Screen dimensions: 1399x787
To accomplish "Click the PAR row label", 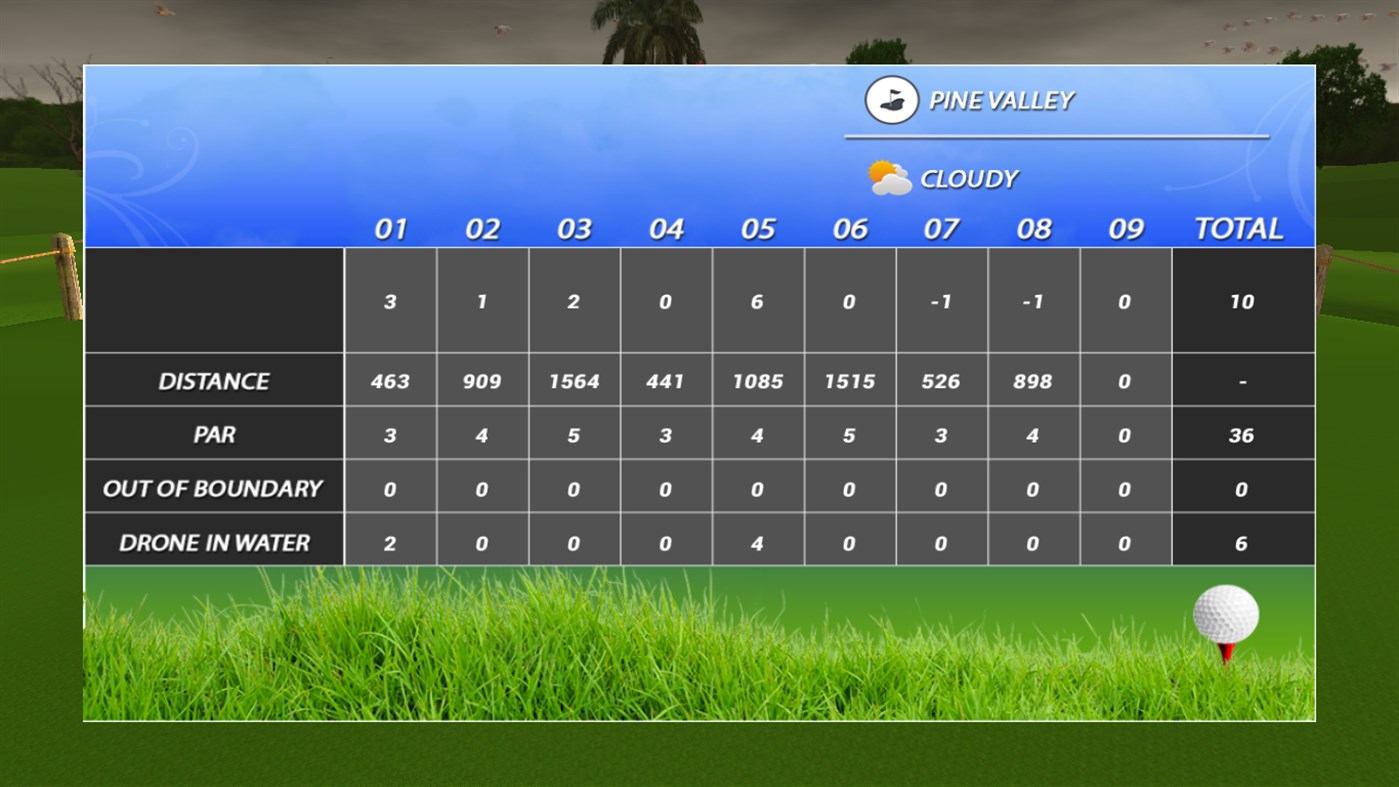I will coord(213,434).
